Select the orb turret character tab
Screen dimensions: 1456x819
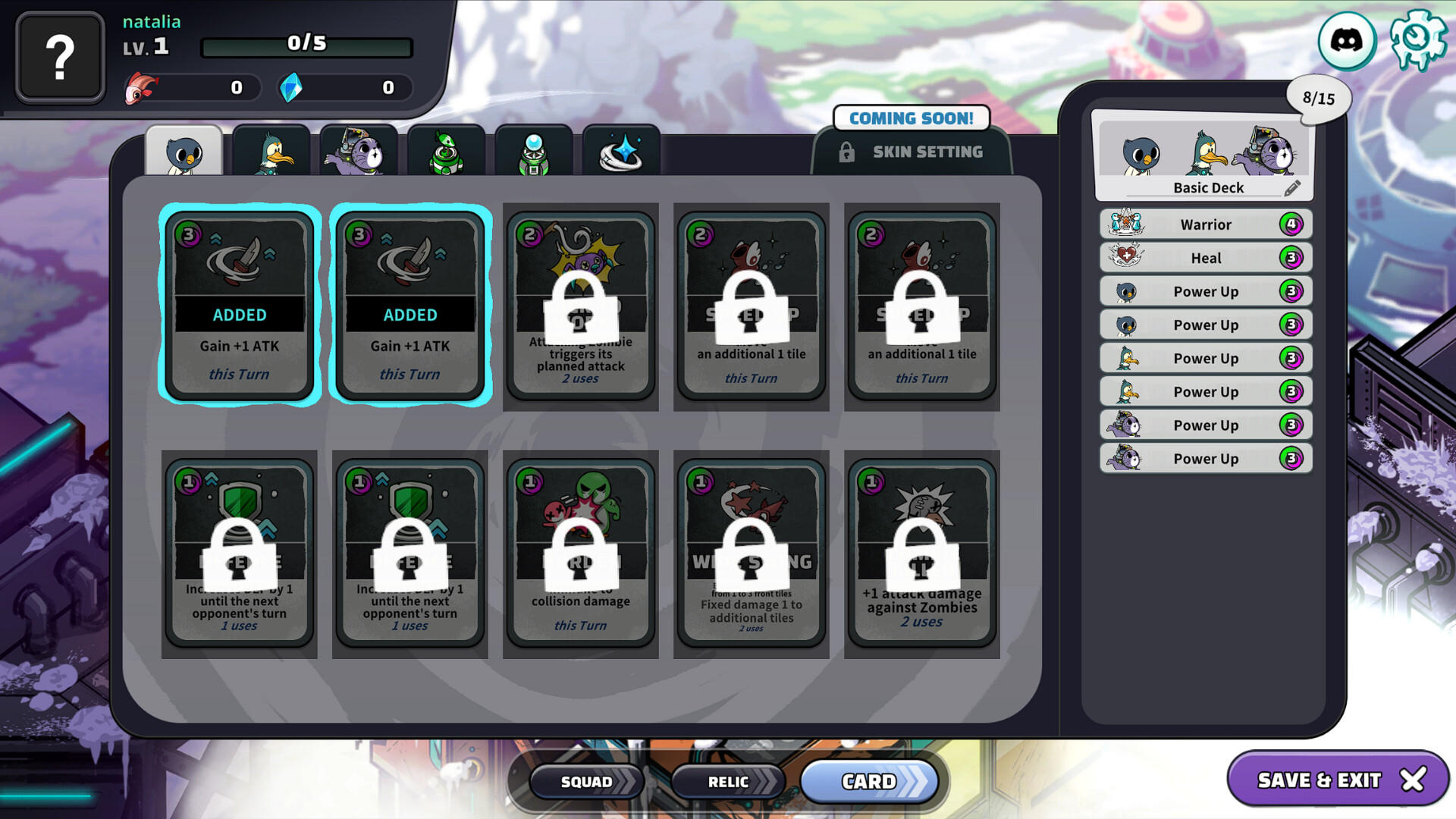(x=535, y=152)
